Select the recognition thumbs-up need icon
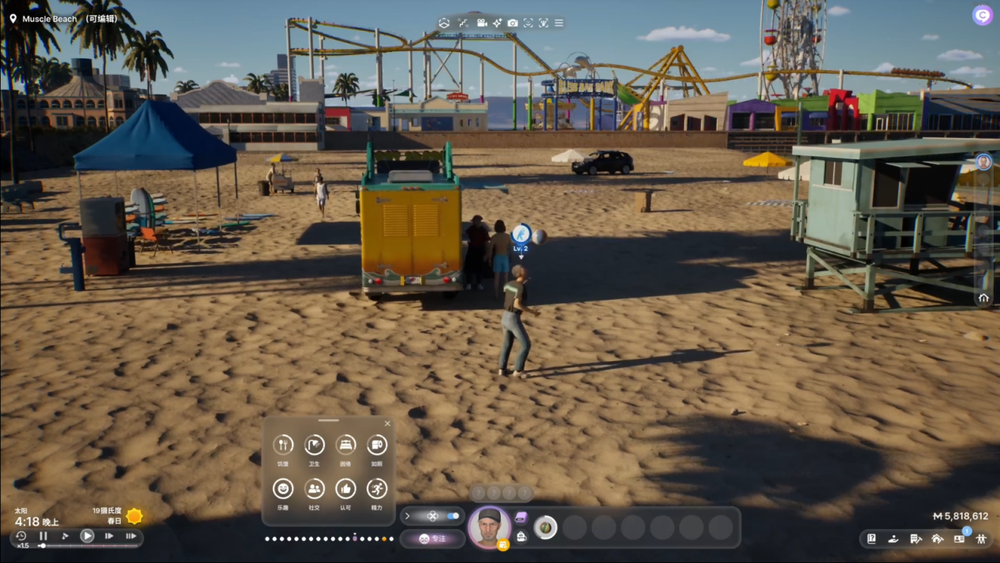The width and height of the screenshot is (1000, 563). click(x=345, y=488)
